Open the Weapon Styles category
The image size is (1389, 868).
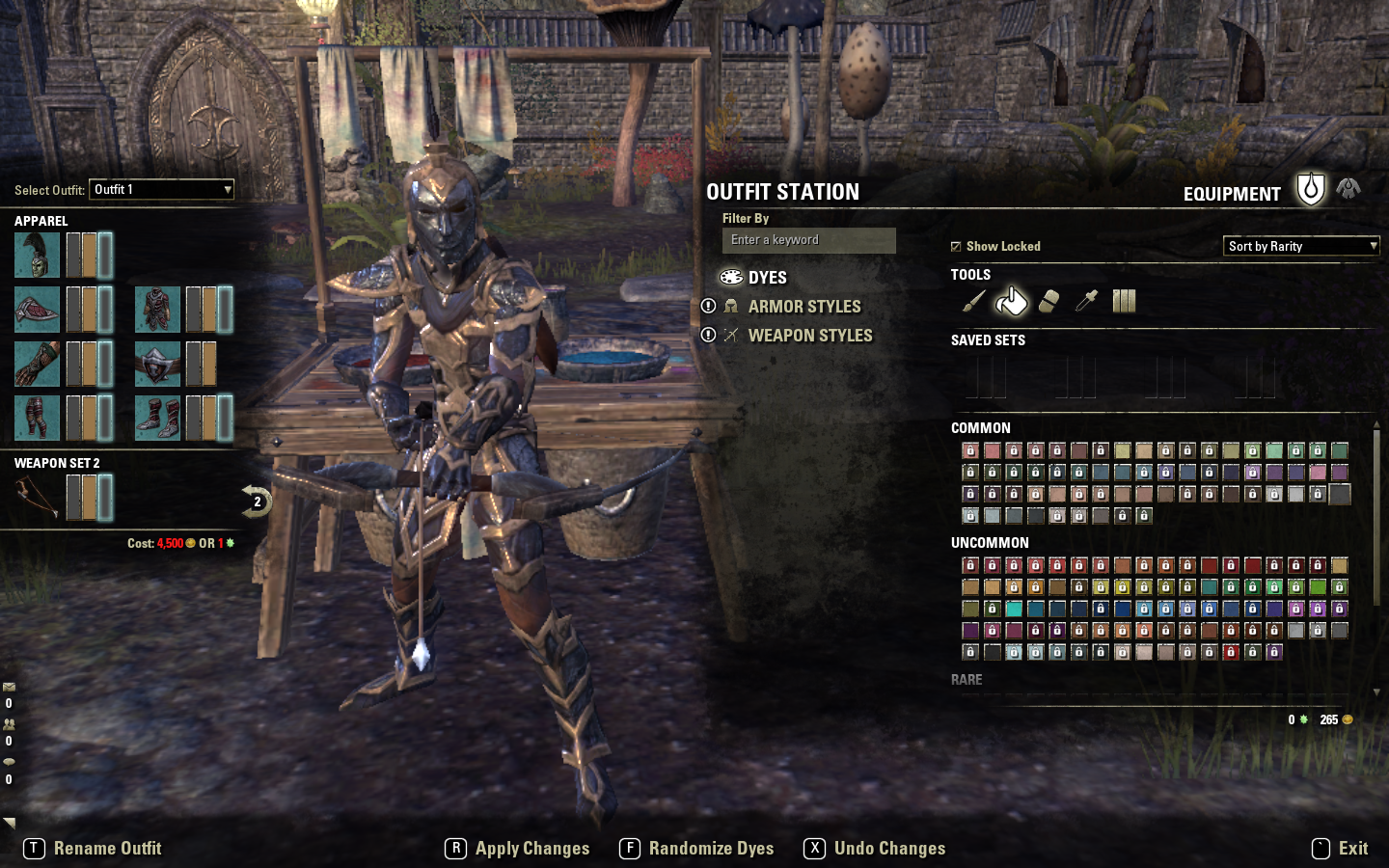[x=809, y=336]
